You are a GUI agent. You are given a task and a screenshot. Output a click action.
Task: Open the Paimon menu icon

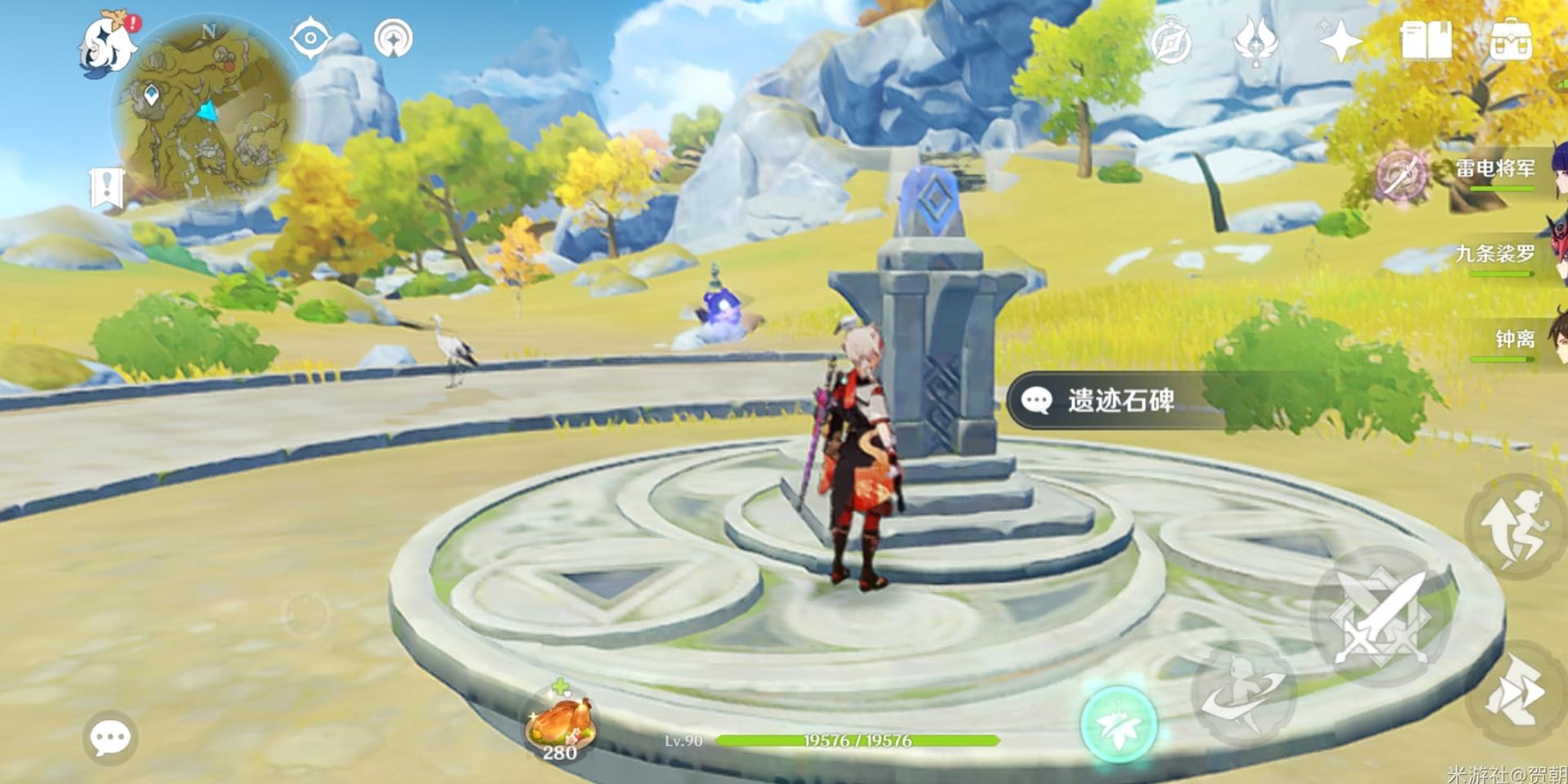pos(109,46)
